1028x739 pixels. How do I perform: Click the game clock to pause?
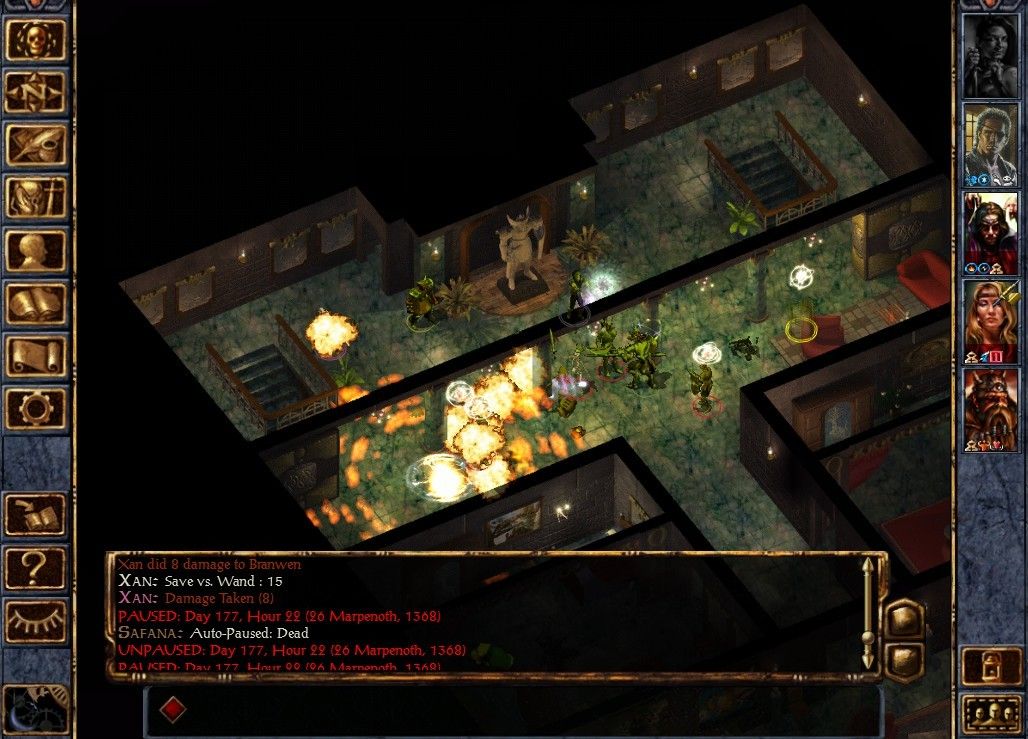(36, 707)
